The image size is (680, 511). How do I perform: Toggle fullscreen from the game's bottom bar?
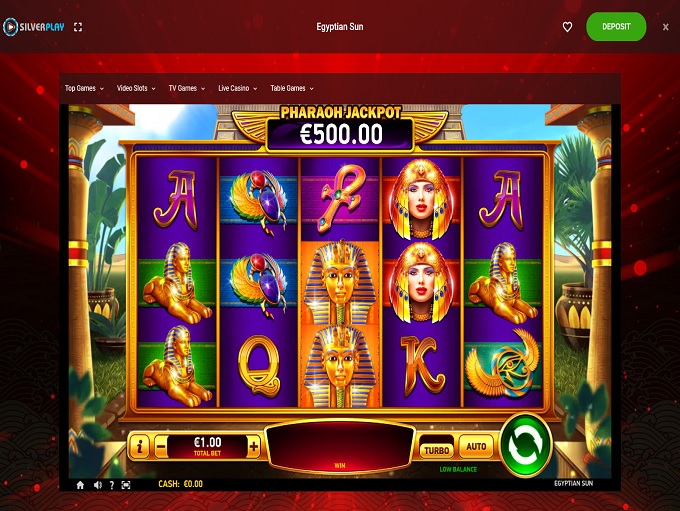[x=125, y=485]
